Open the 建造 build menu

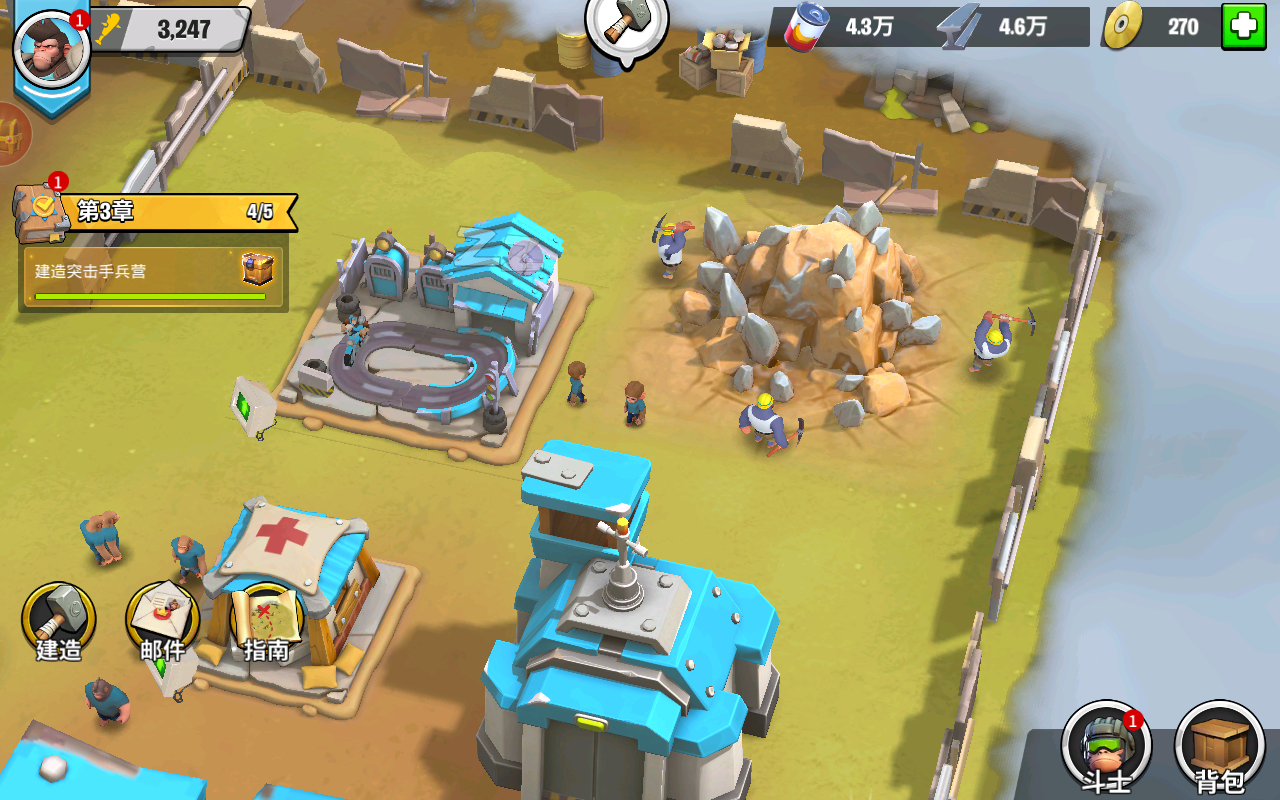59,620
